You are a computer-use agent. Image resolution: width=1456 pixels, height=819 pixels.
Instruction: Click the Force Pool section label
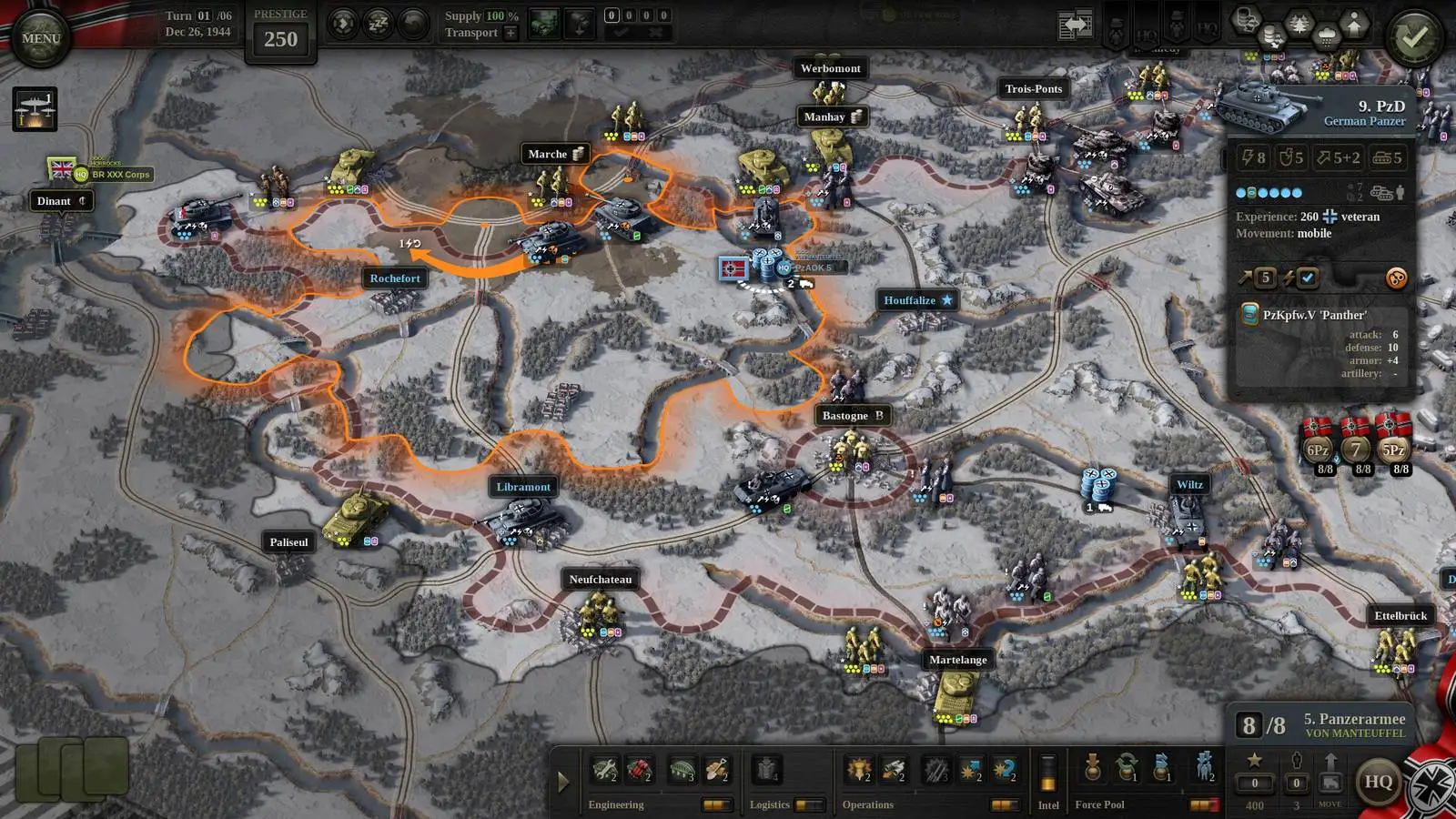pos(1098,804)
